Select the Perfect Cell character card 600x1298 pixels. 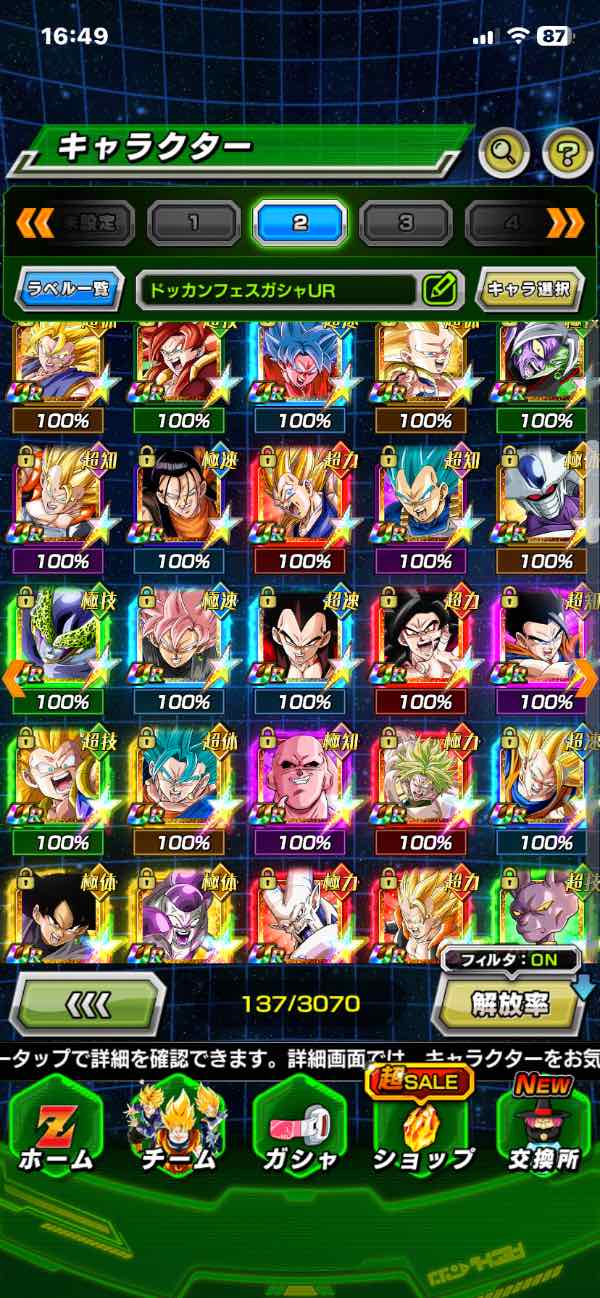62,645
